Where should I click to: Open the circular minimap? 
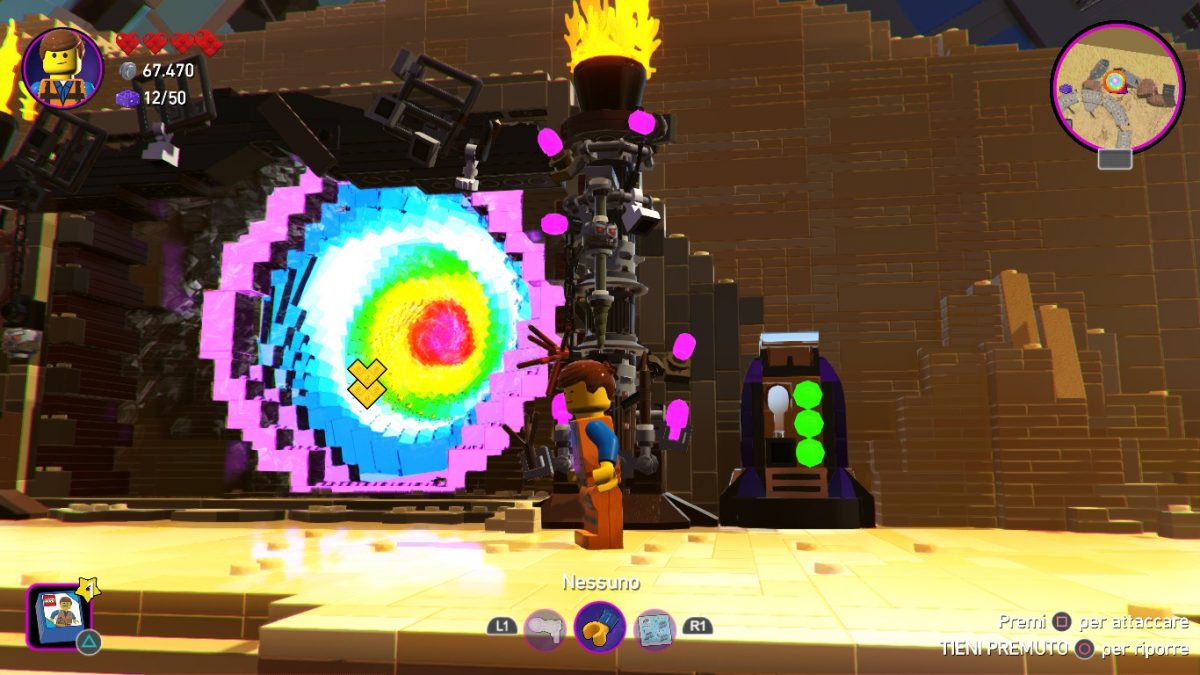tap(1117, 87)
